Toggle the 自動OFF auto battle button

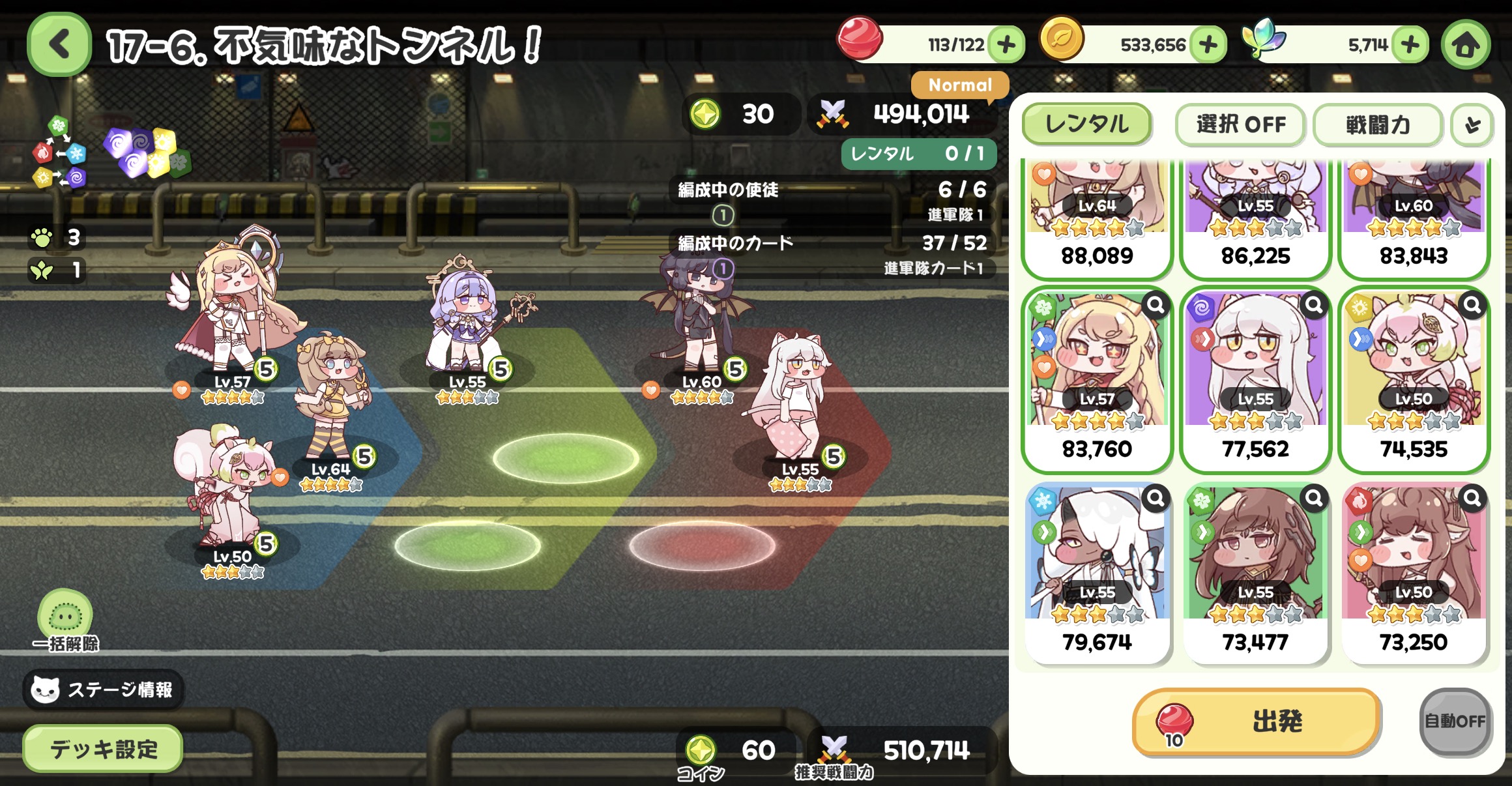pyautogui.click(x=1455, y=721)
